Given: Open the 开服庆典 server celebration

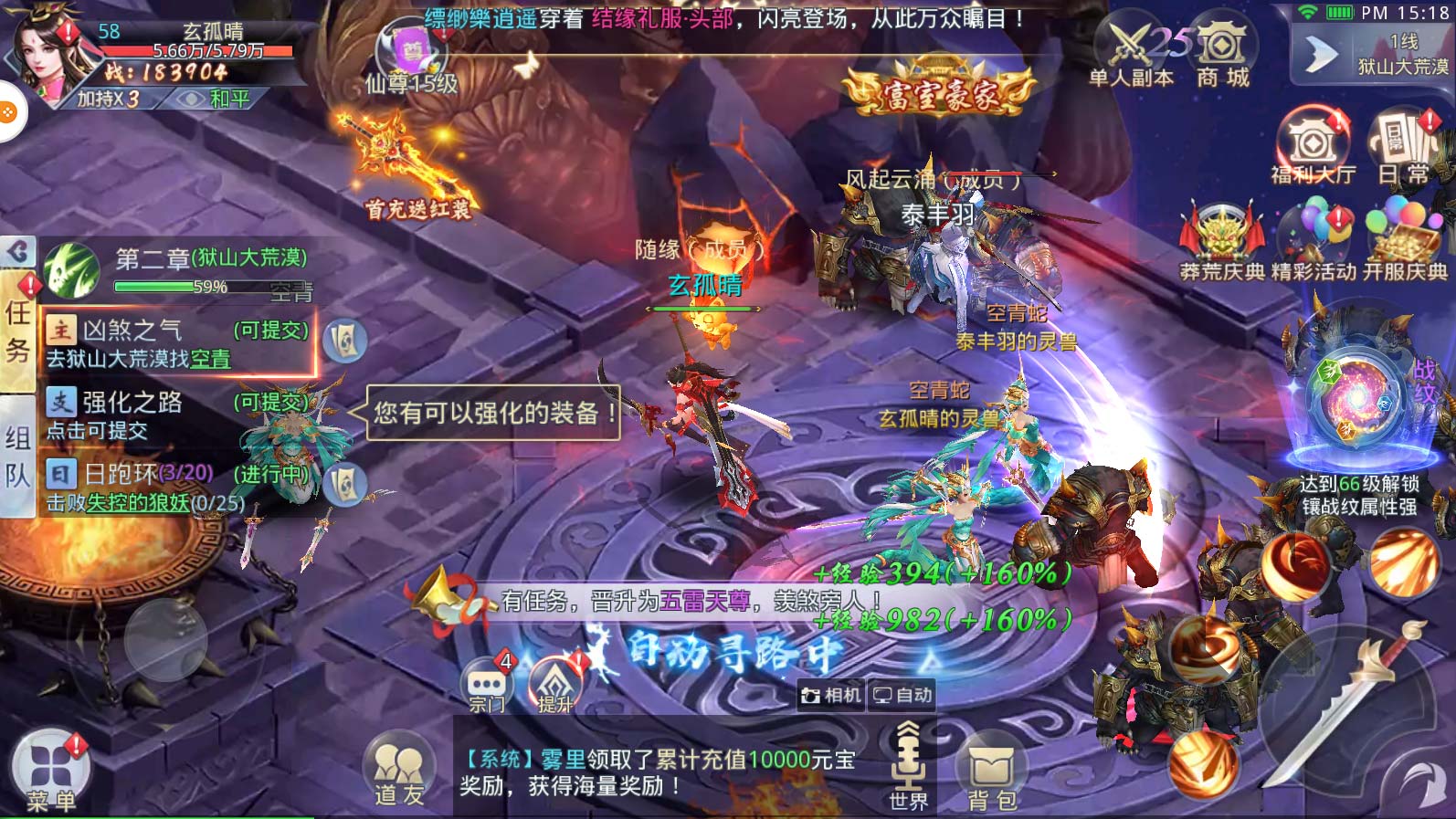Looking at the screenshot, I should point(1405,242).
